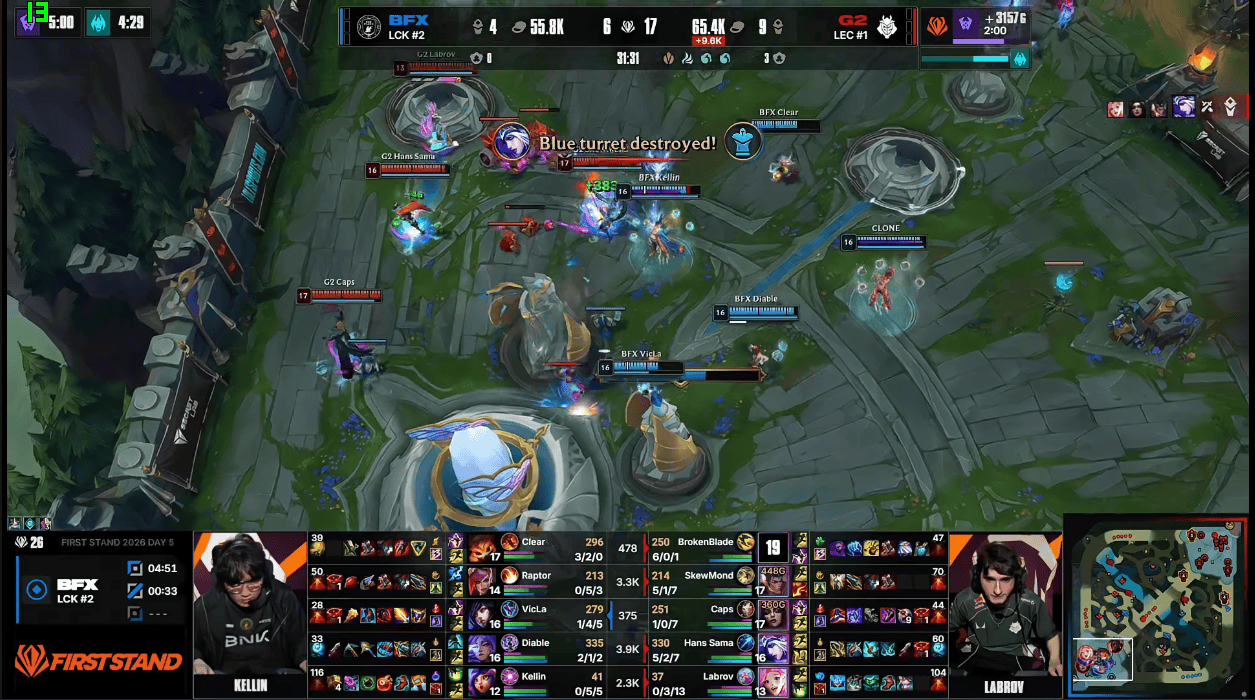
Task: Click the BFX LCK #2 objective timers panel
Action: 100,590
